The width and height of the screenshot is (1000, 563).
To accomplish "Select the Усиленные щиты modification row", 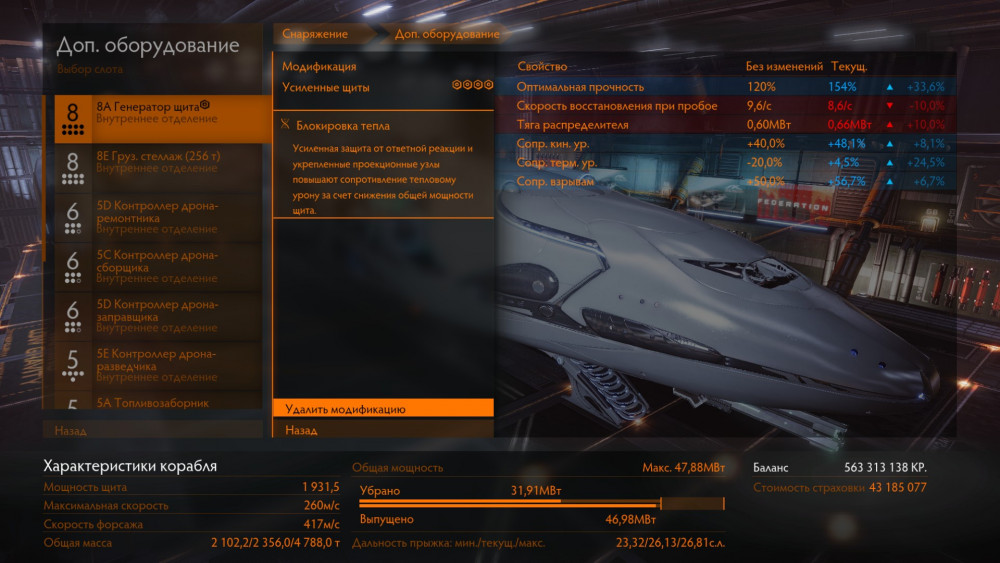I will pyautogui.click(x=383, y=87).
